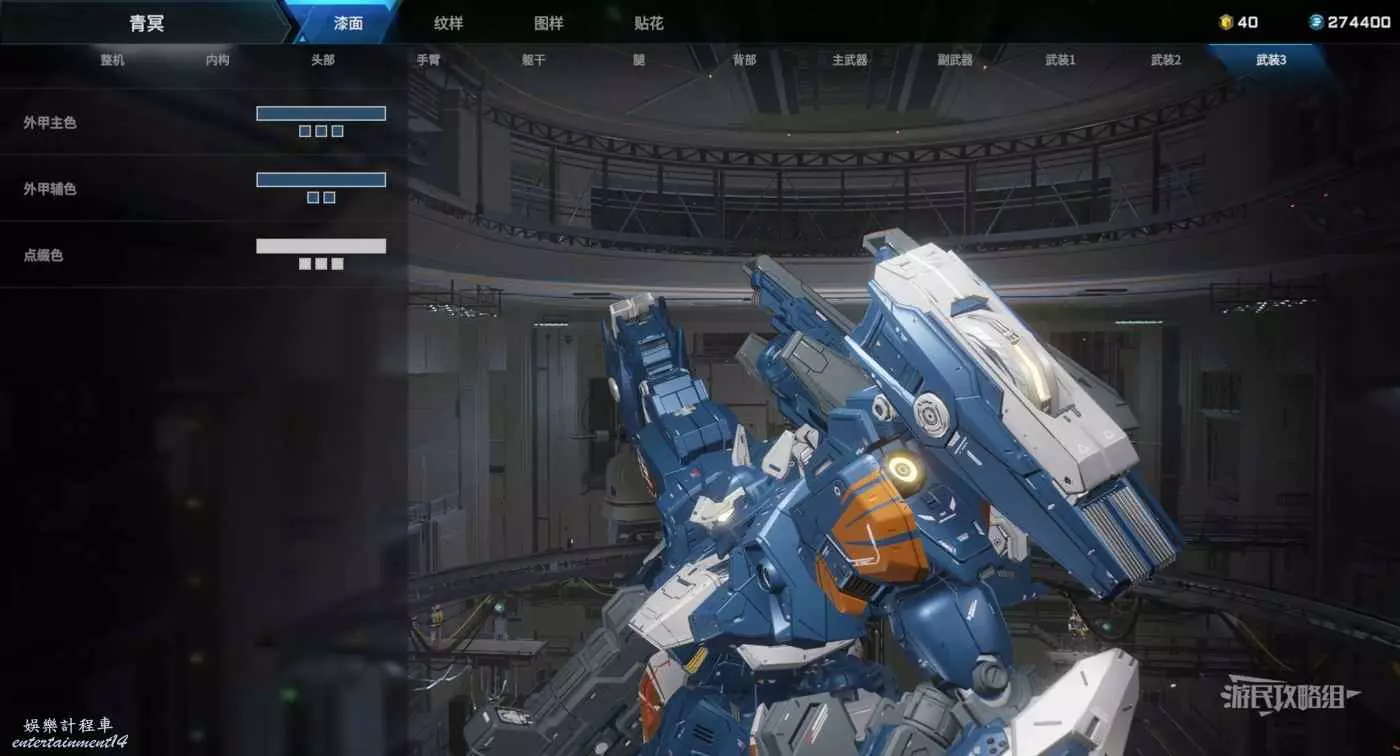Choose the 手臂 arm part

tap(428, 60)
